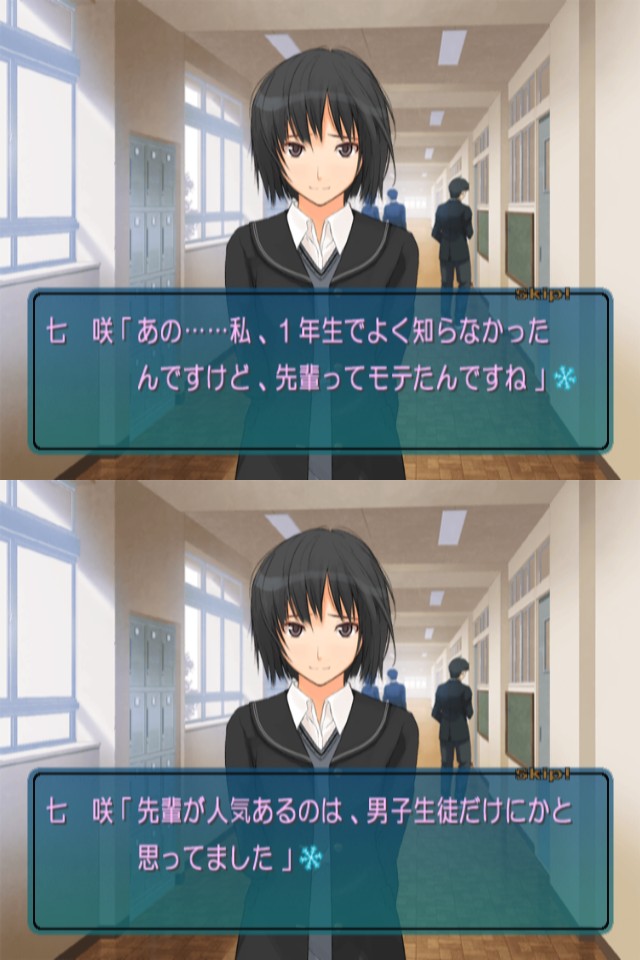Image resolution: width=640 pixels, height=960 pixels.
Task: Activate skip on the 男子生徒 dialogue box
Action: point(576,775)
